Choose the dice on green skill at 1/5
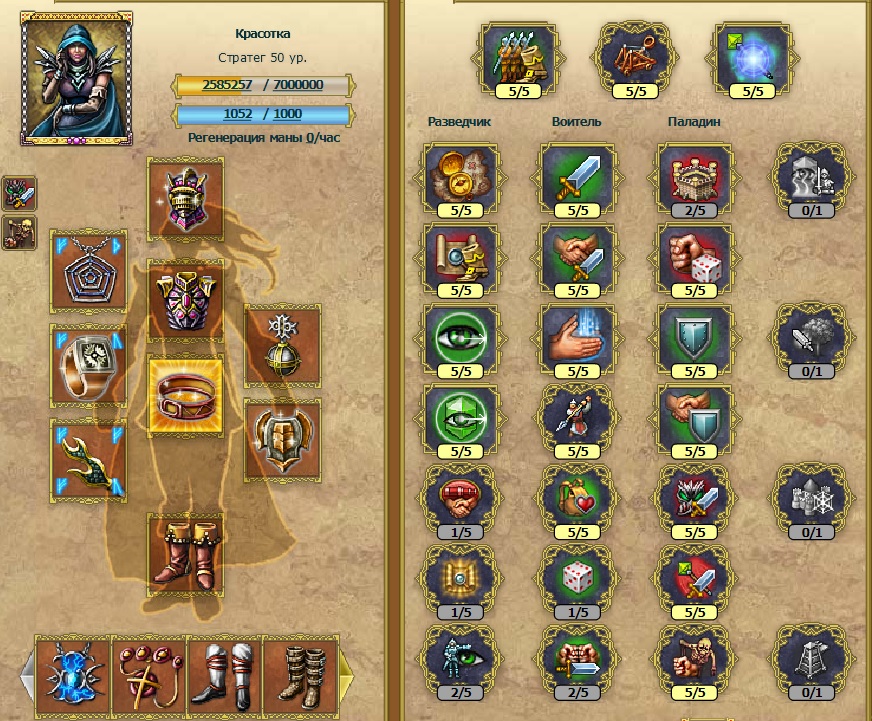 pos(578,577)
